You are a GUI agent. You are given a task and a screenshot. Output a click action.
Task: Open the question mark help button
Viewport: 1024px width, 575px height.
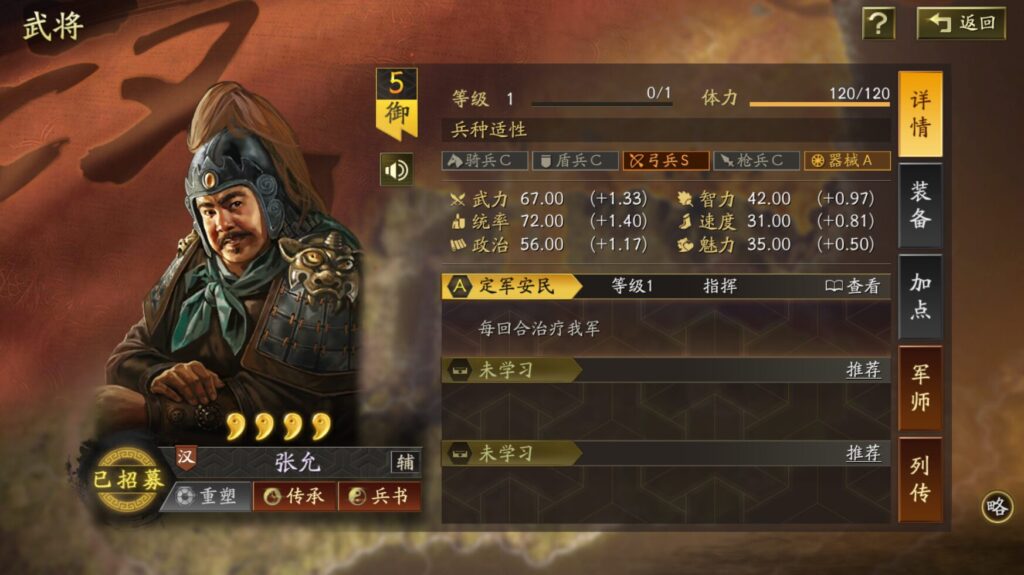(878, 23)
